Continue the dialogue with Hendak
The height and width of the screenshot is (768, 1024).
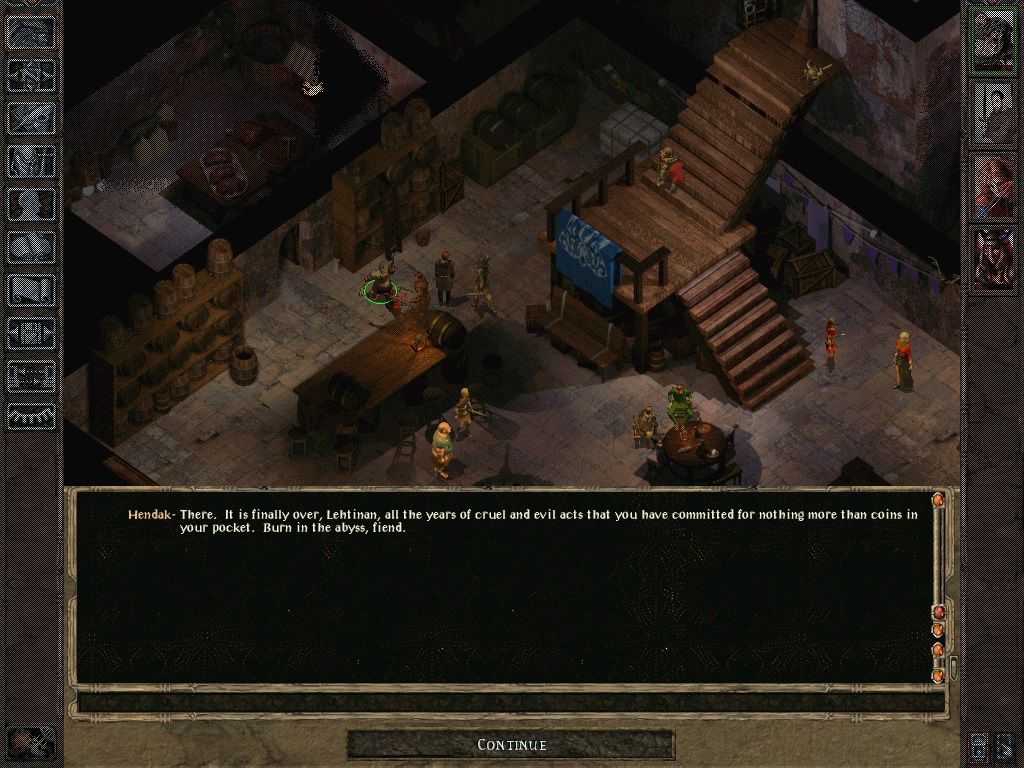pos(511,745)
